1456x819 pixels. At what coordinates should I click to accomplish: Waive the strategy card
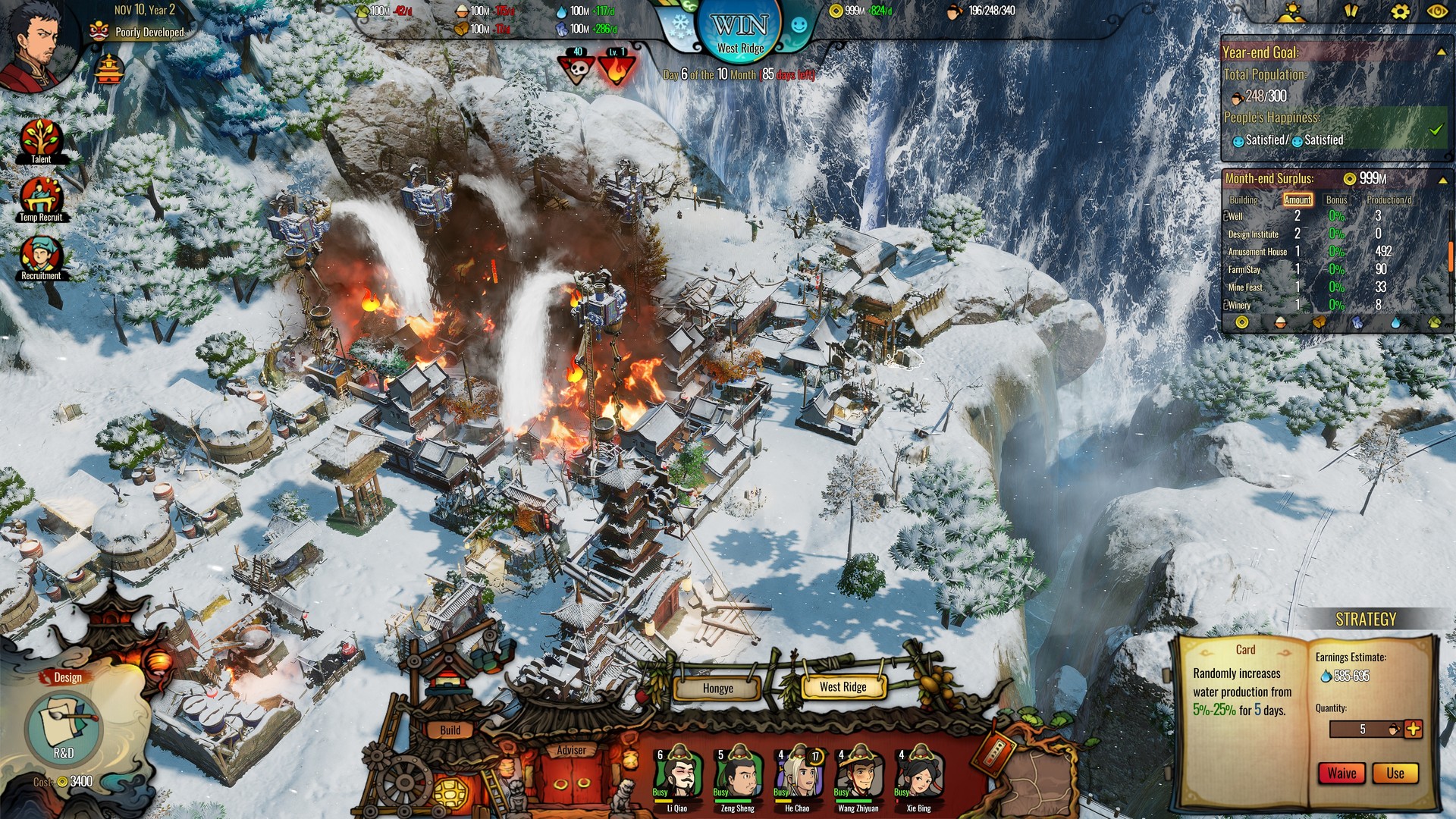(x=1341, y=773)
